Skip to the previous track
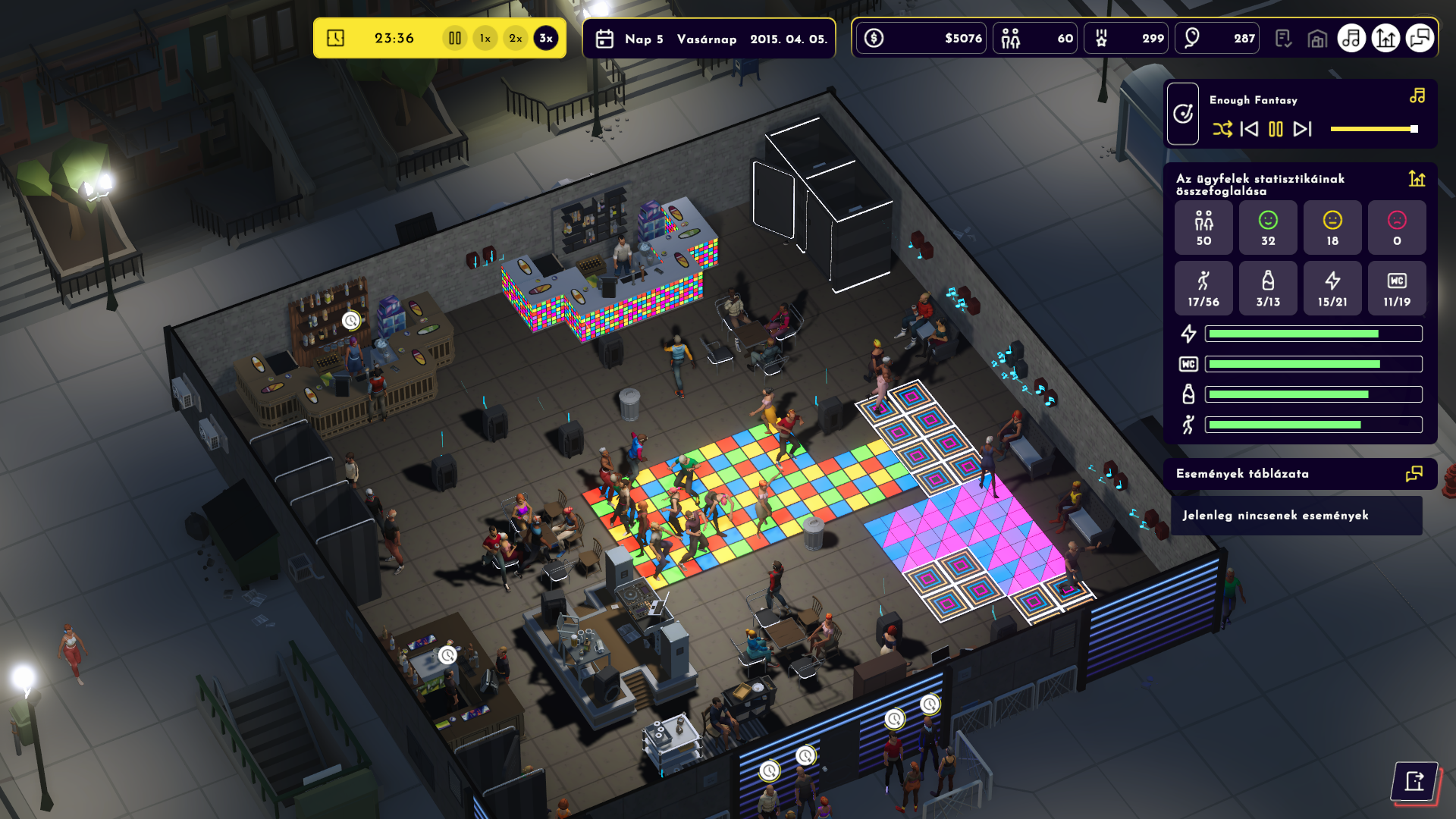This screenshot has height=819, width=1456. [1249, 129]
